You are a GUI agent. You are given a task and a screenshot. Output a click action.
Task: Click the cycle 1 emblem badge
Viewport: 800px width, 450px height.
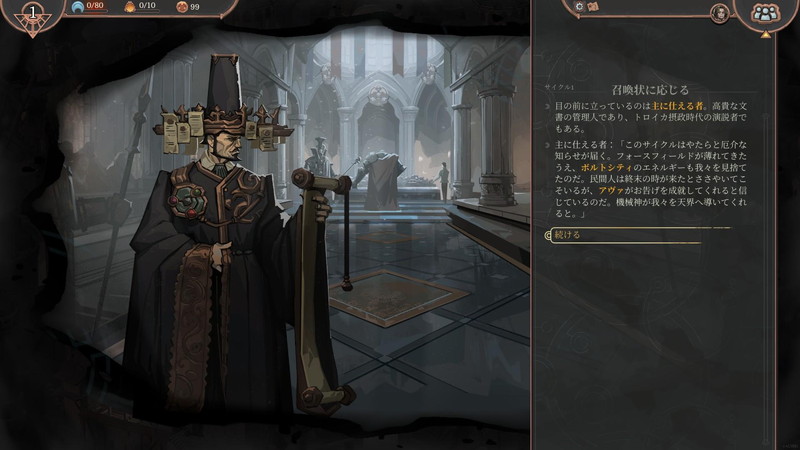pyautogui.click(x=35, y=14)
